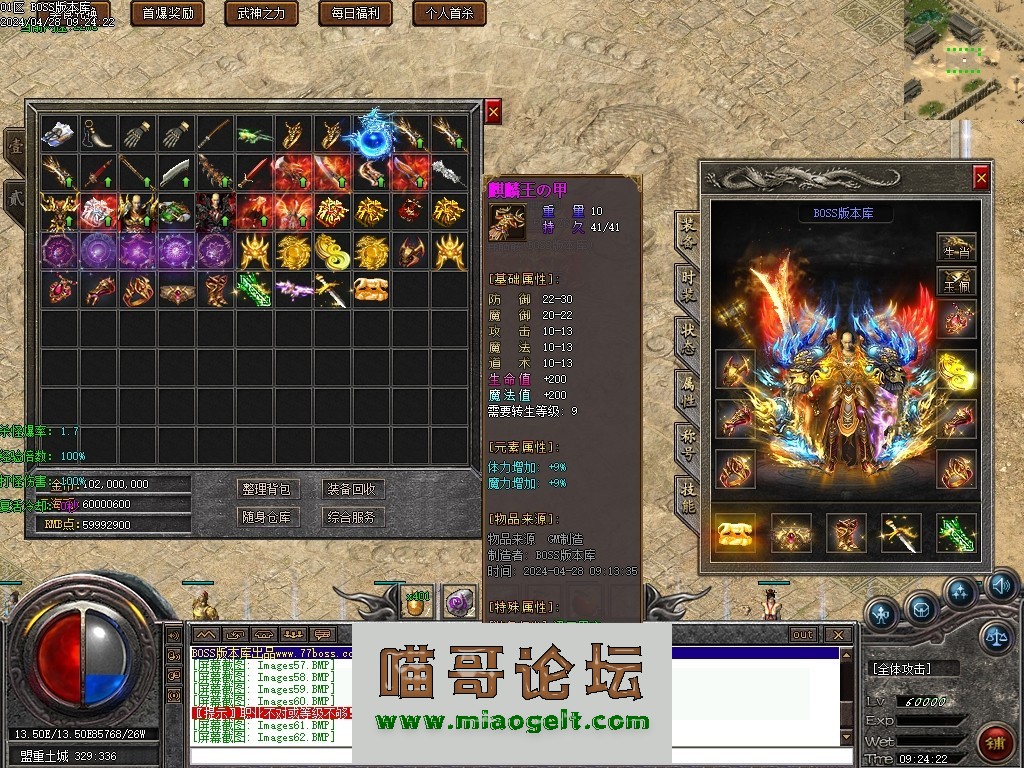Close the inventory bag window

tap(493, 112)
